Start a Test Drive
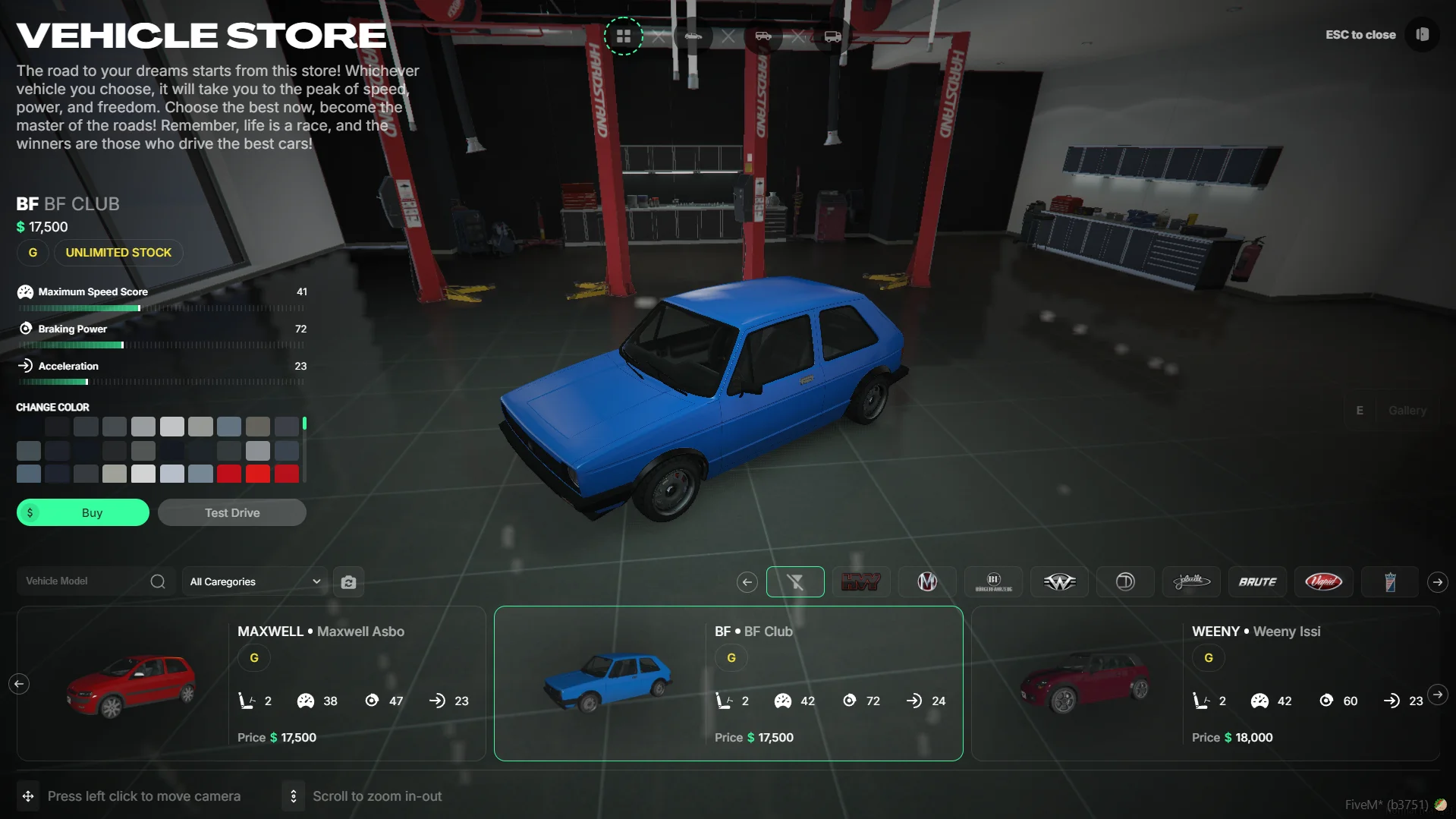The image size is (1456, 819). click(232, 512)
